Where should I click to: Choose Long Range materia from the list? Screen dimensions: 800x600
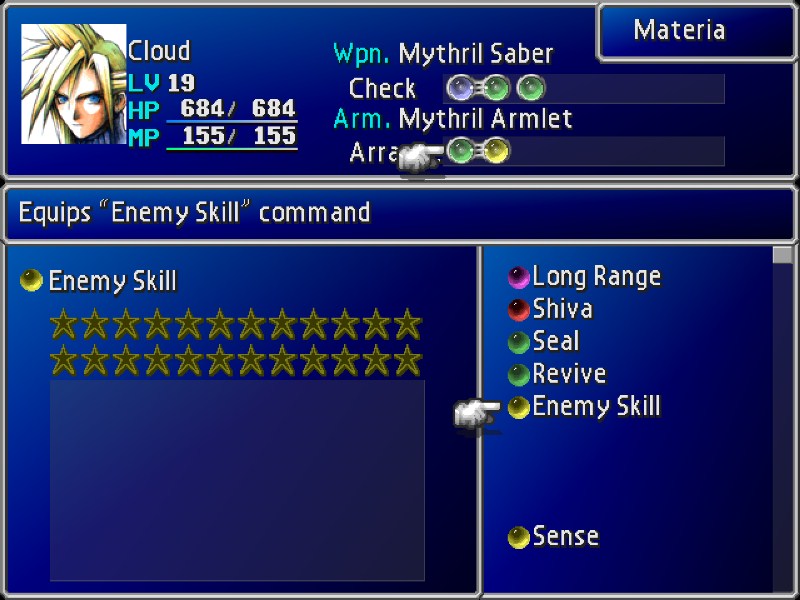[596, 276]
